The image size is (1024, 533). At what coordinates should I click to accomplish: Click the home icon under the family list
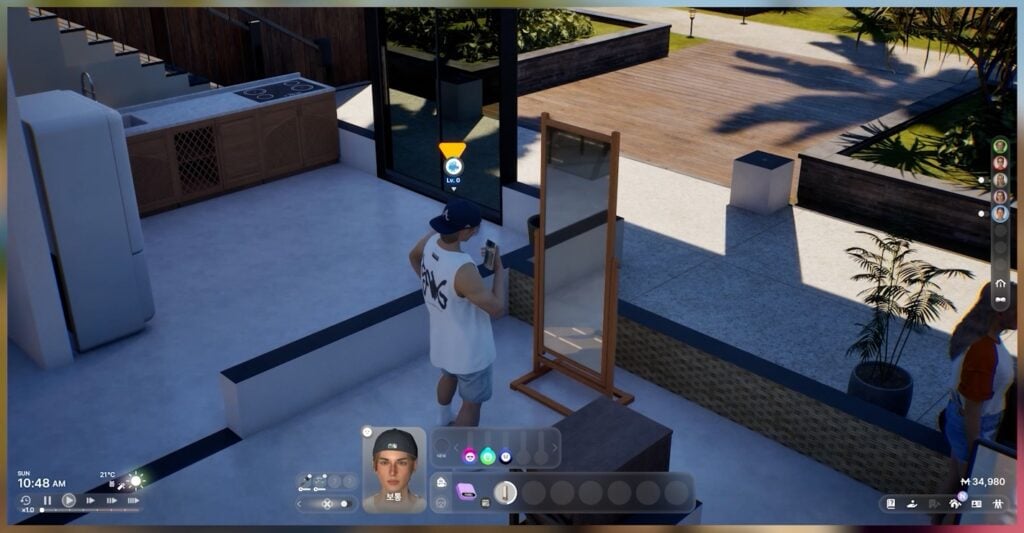pyautogui.click(x=1000, y=283)
